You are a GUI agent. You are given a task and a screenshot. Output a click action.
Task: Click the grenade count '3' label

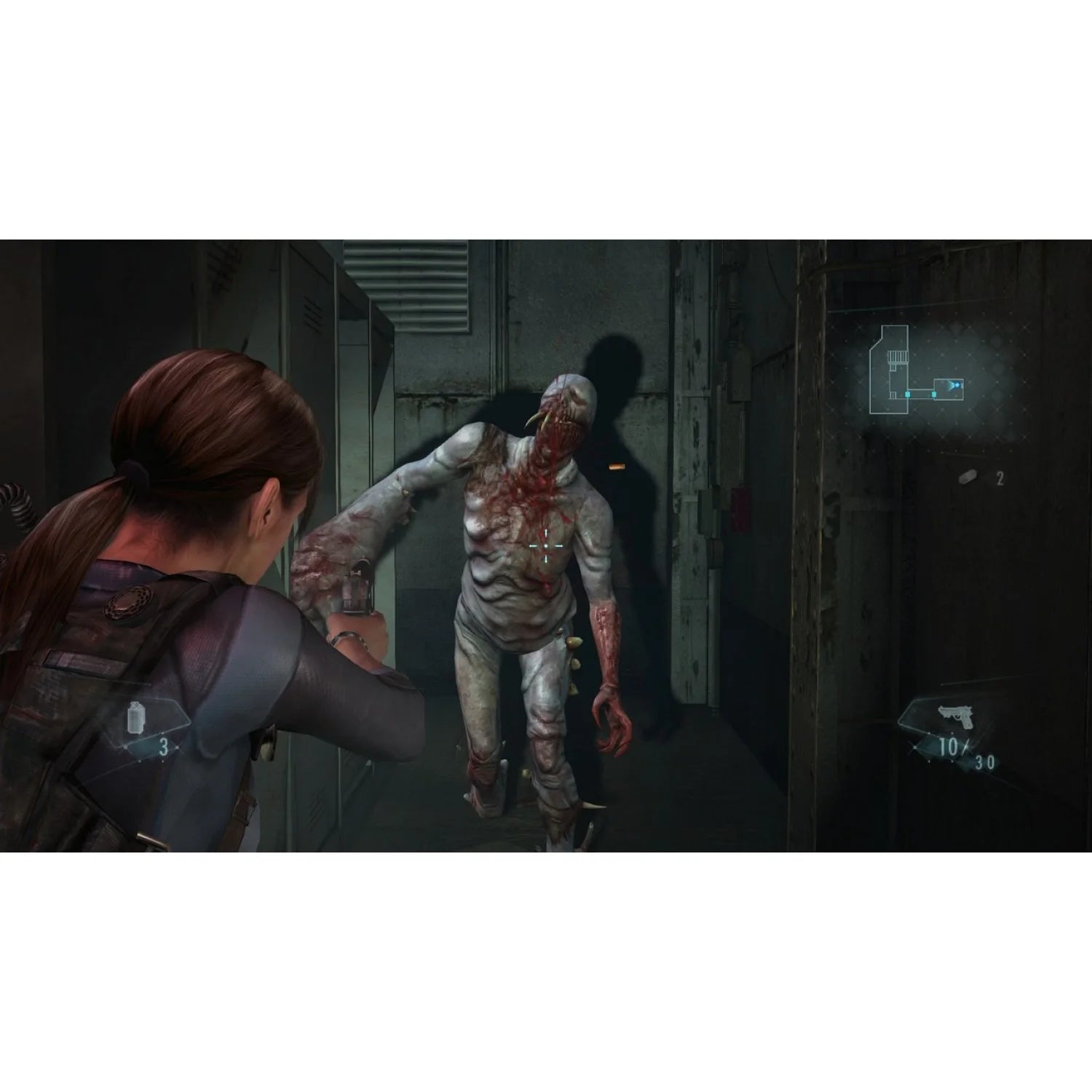[165, 745]
